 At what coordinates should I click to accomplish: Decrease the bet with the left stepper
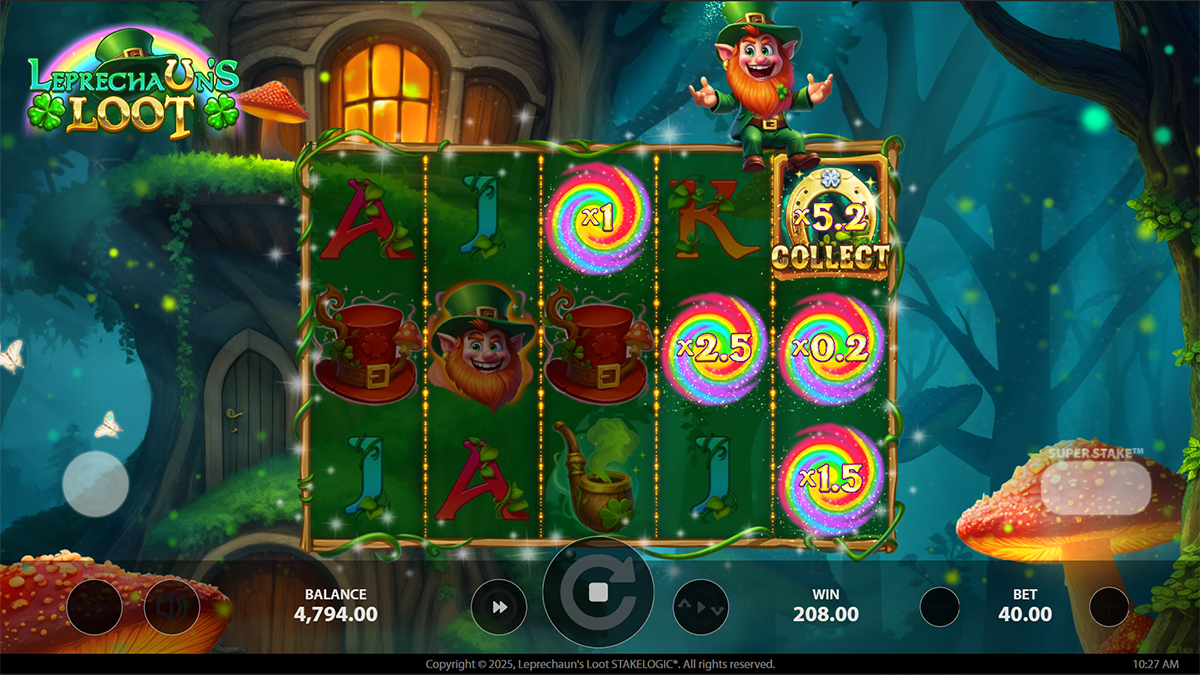(940, 607)
